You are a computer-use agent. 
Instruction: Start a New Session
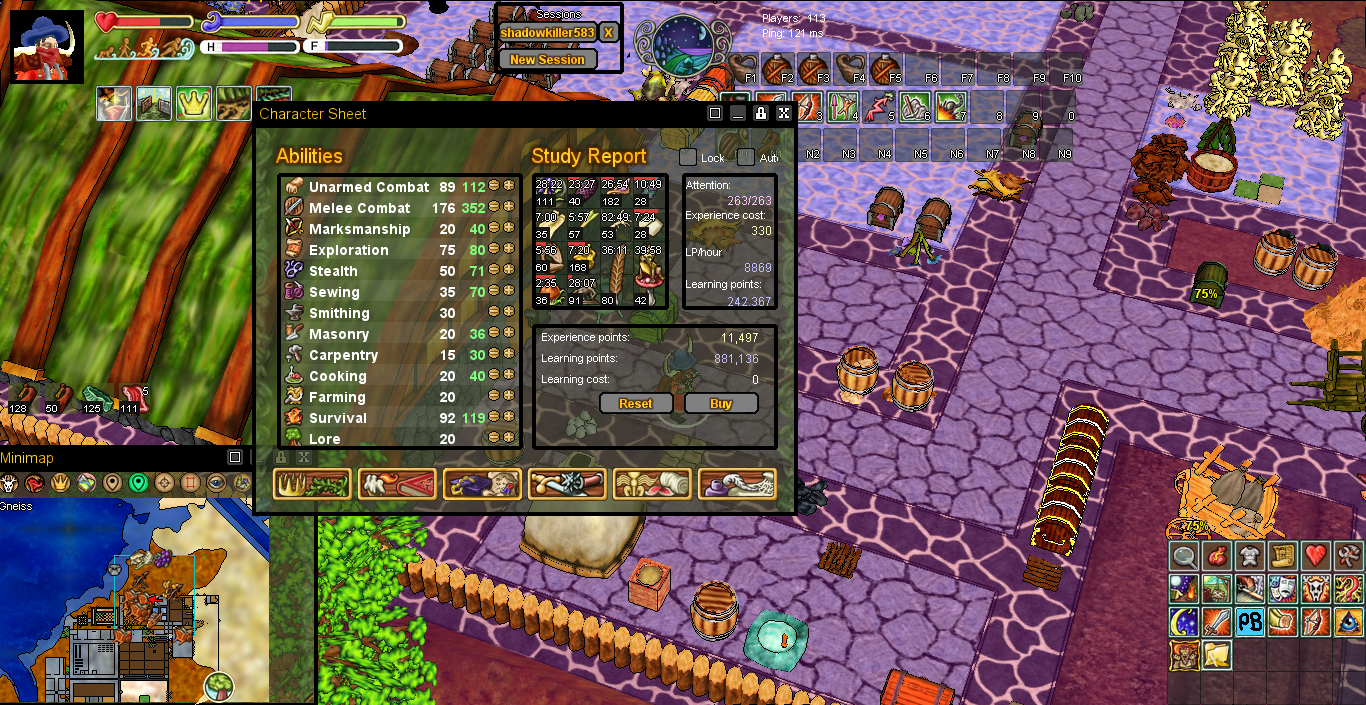547,60
